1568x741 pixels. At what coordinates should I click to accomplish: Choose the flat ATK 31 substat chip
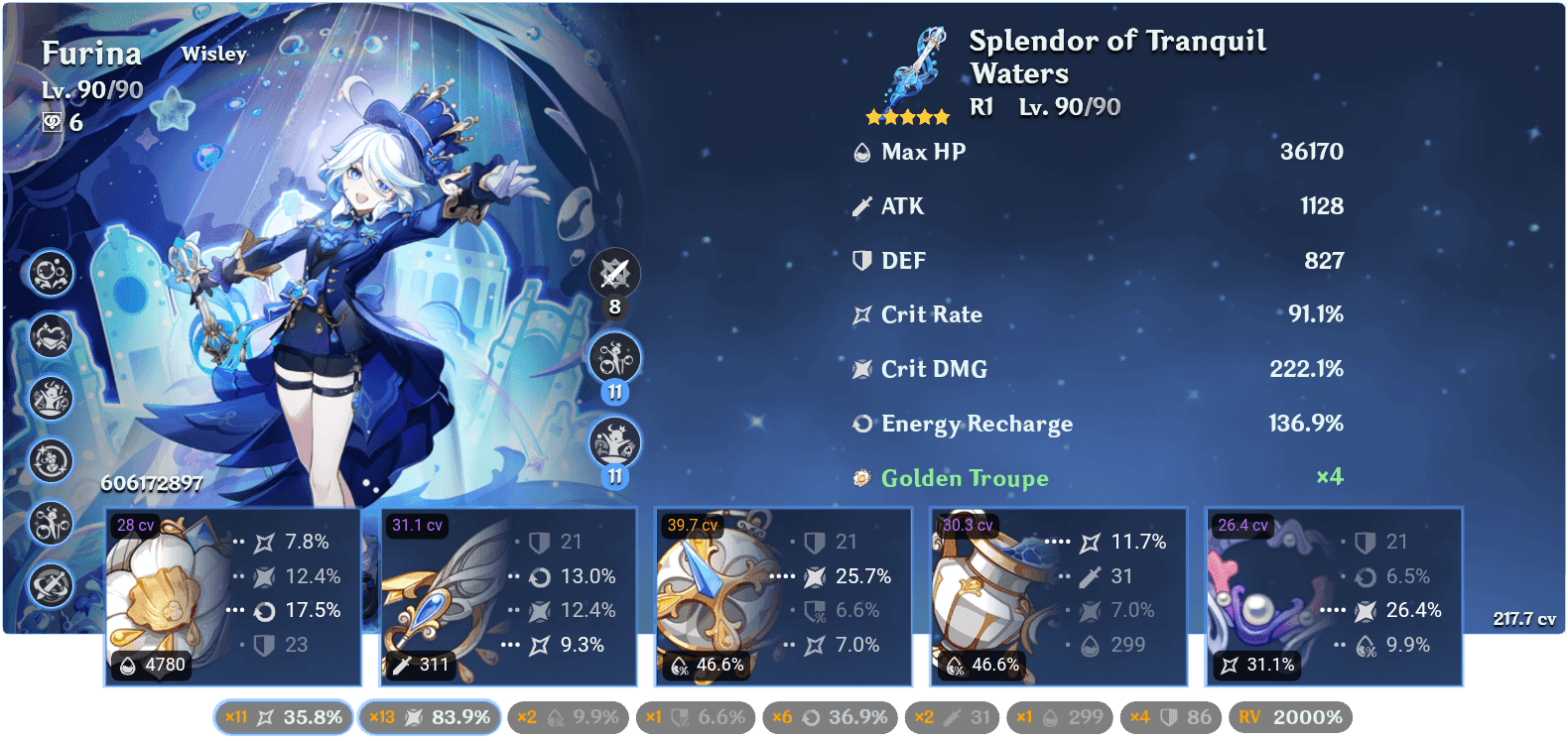pos(953,717)
